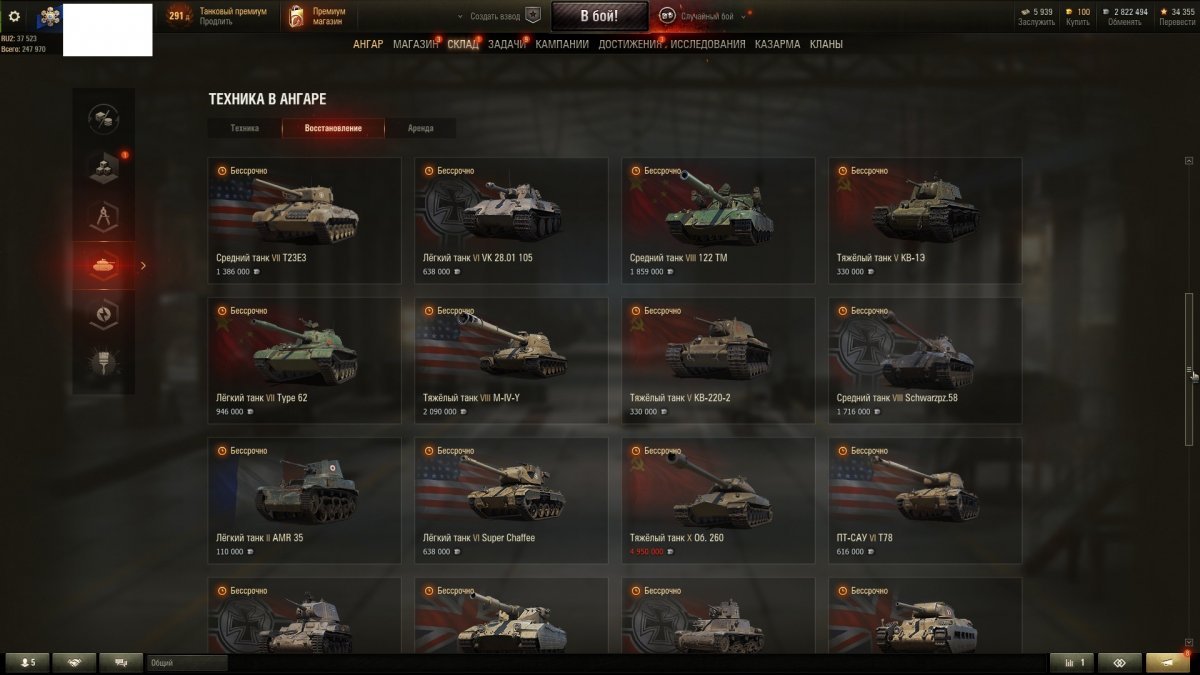This screenshot has width=1200, height=675.
Task: Open the Исследования section
Action: pos(709,44)
